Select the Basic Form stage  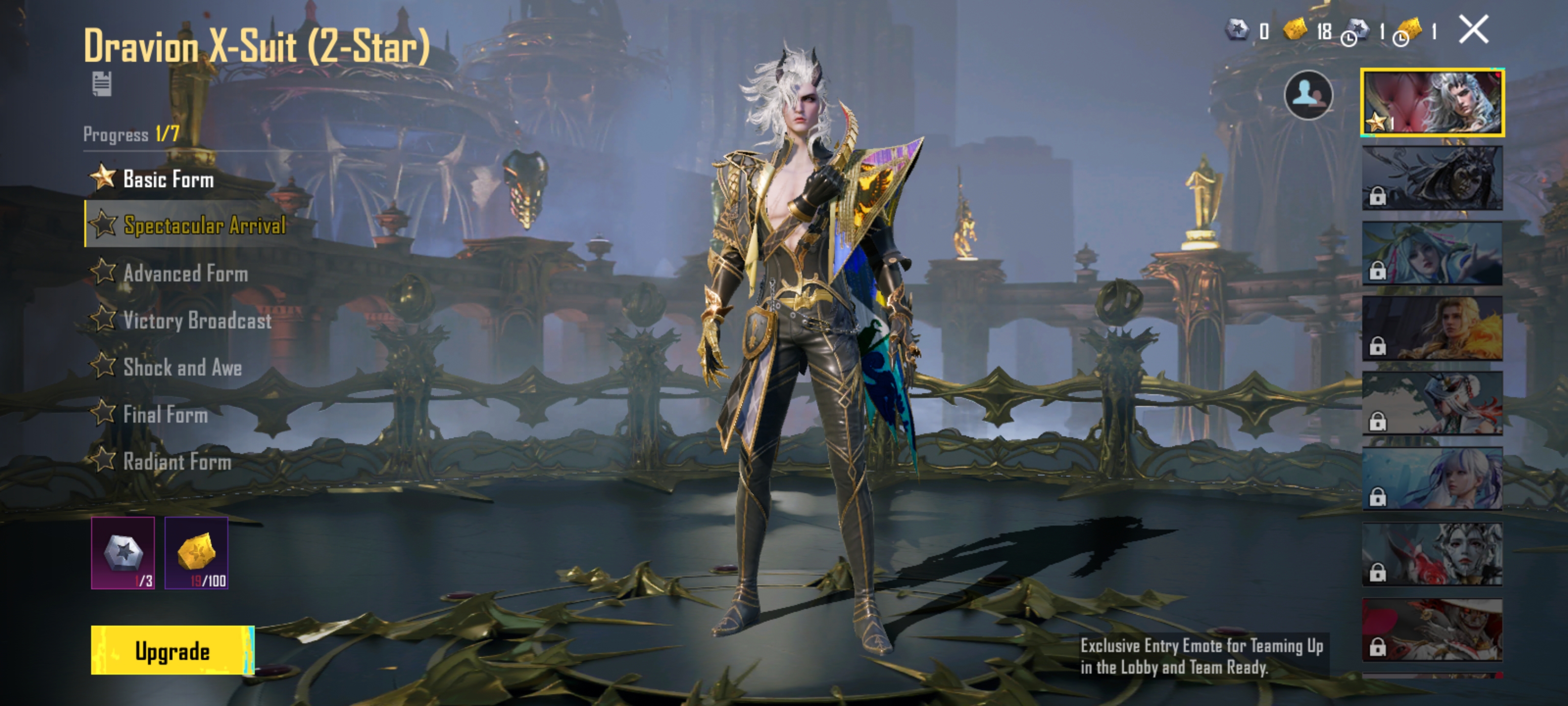coord(168,179)
